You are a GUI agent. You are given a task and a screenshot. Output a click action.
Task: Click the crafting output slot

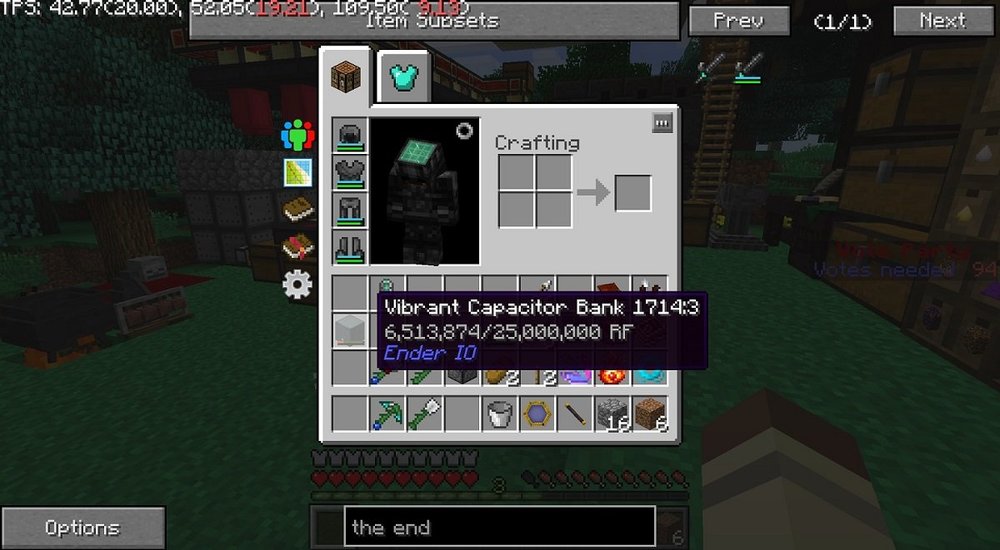click(632, 193)
